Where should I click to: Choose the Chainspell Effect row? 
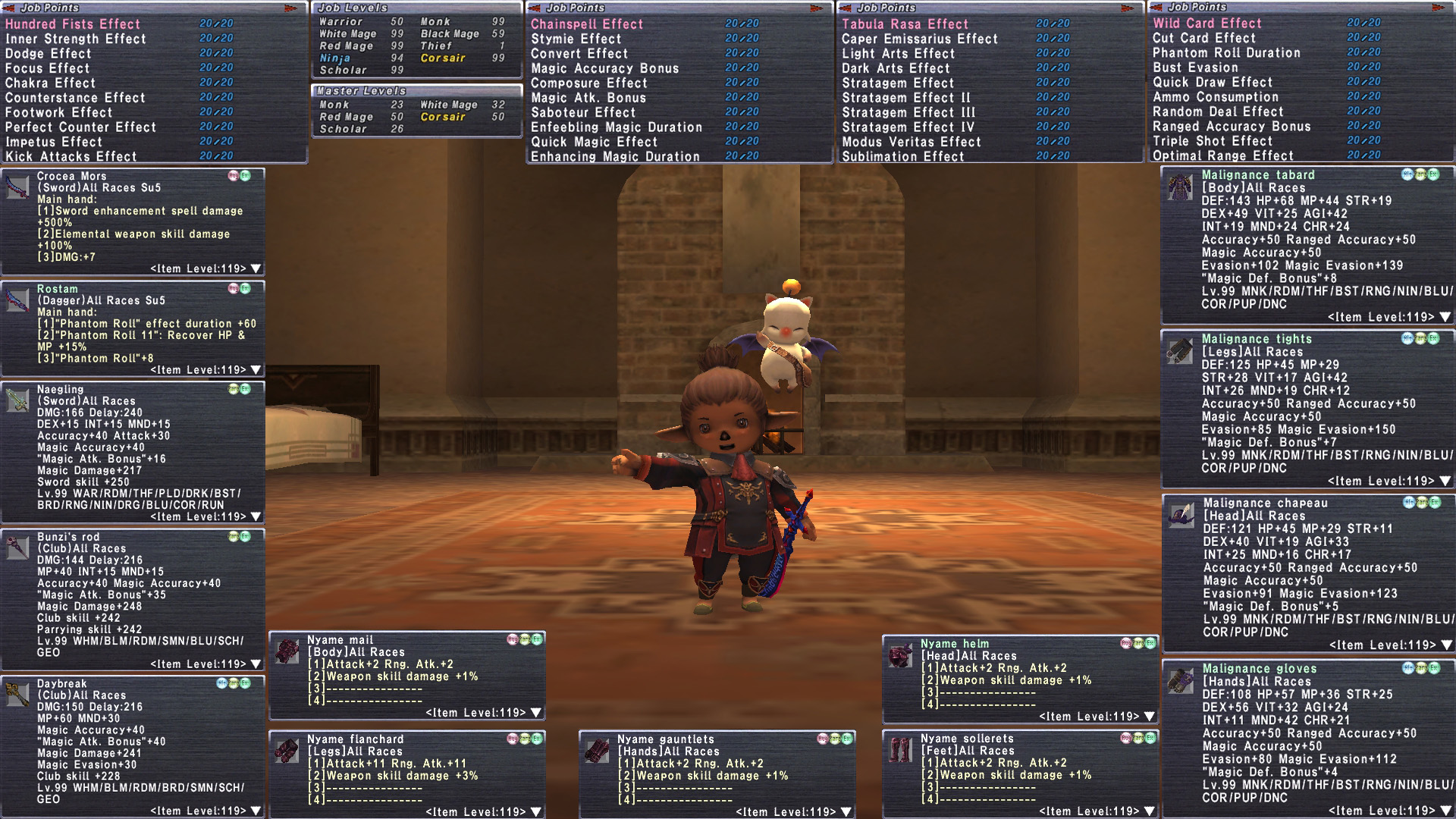point(587,24)
